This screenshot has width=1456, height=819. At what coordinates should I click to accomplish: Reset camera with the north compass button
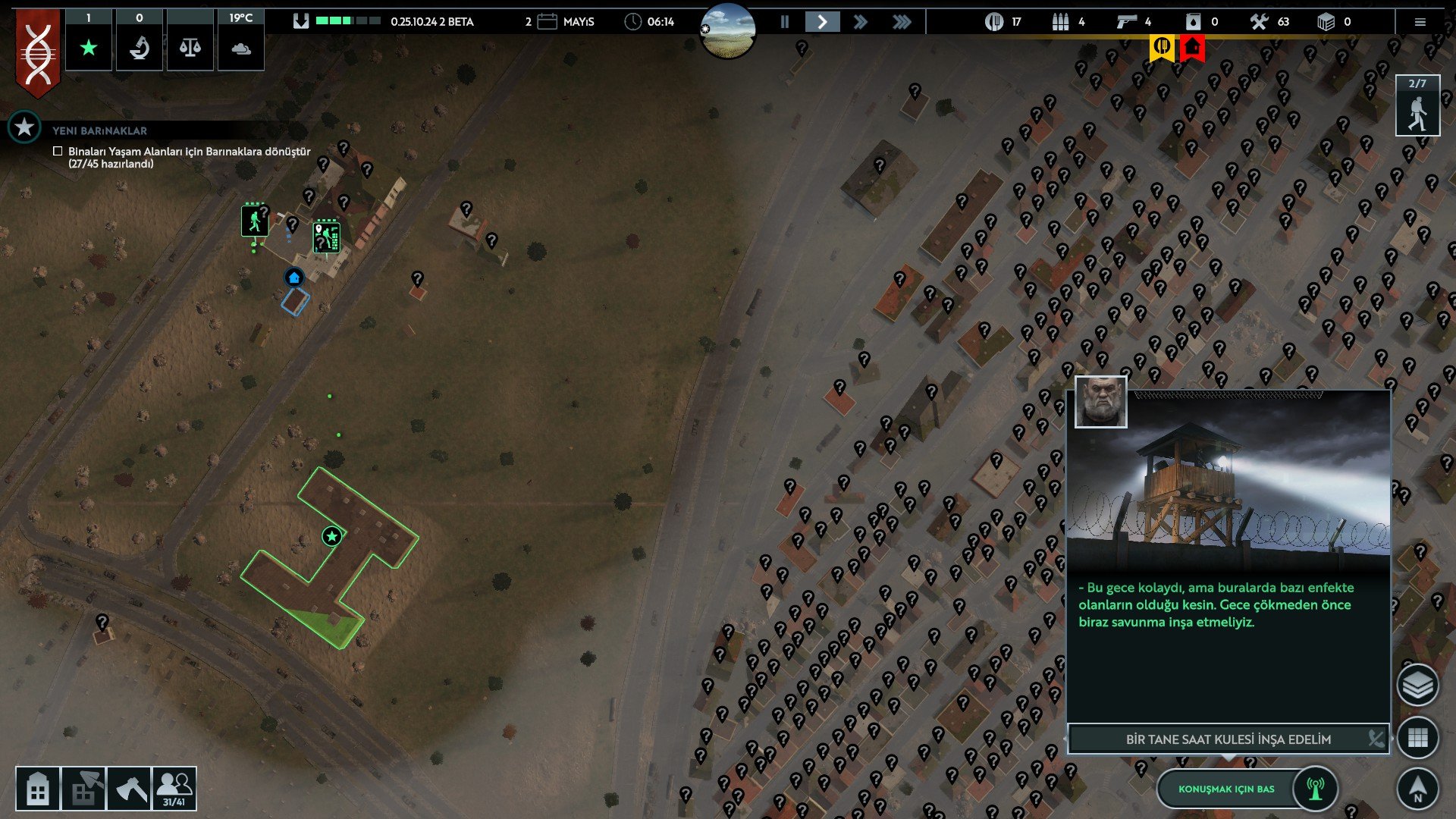pos(1417,788)
